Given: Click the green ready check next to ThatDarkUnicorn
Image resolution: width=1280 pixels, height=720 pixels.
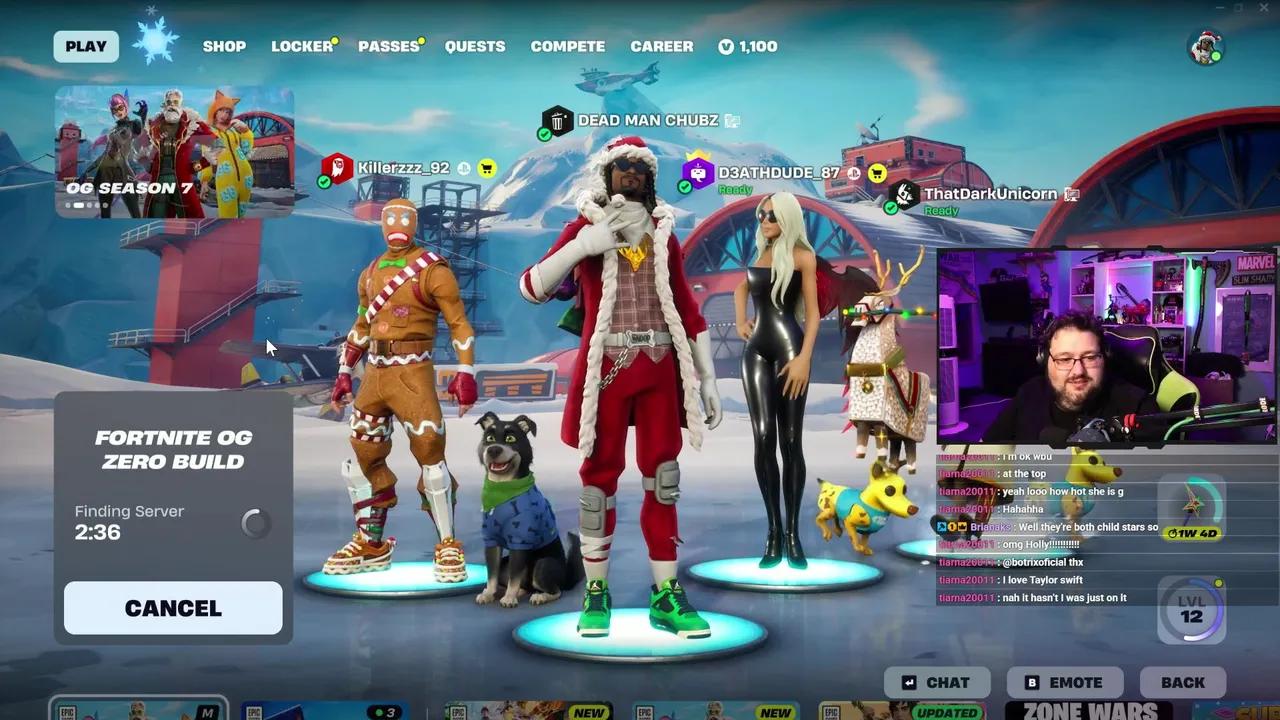Looking at the screenshot, I should tap(892, 210).
